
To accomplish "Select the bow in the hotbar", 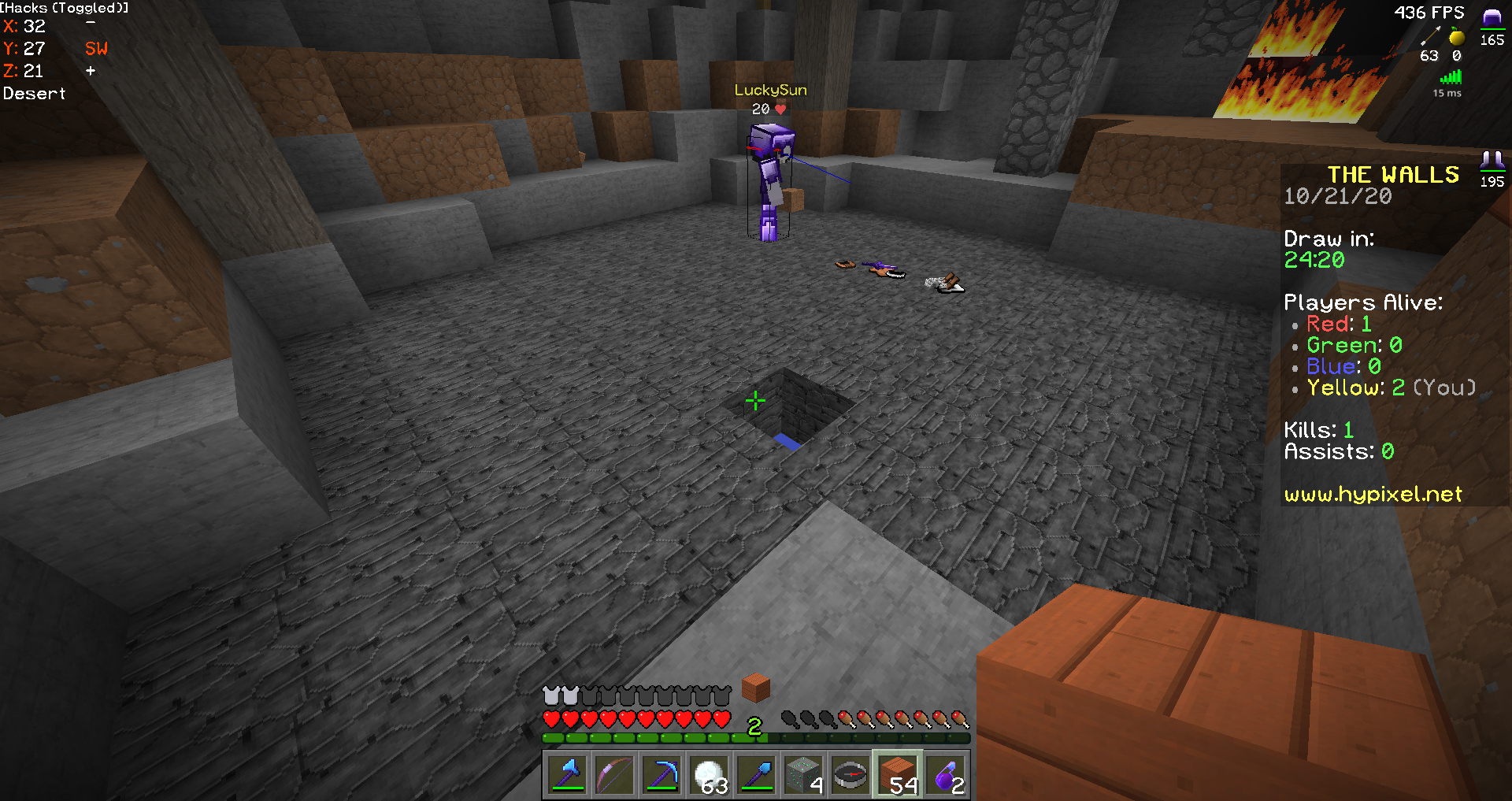I will (614, 775).
